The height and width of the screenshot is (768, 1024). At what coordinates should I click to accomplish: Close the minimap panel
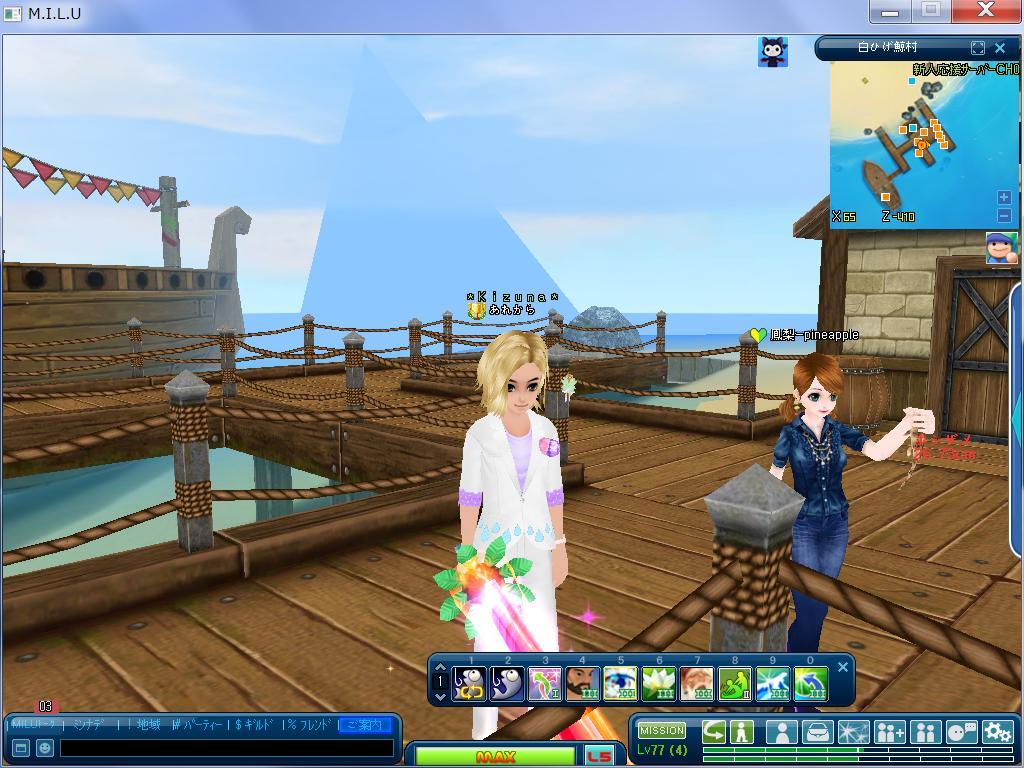1000,47
